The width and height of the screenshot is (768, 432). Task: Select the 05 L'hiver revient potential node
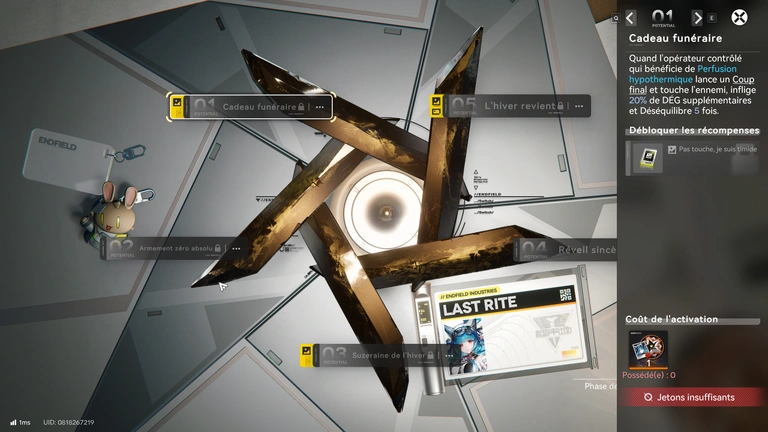coord(510,106)
